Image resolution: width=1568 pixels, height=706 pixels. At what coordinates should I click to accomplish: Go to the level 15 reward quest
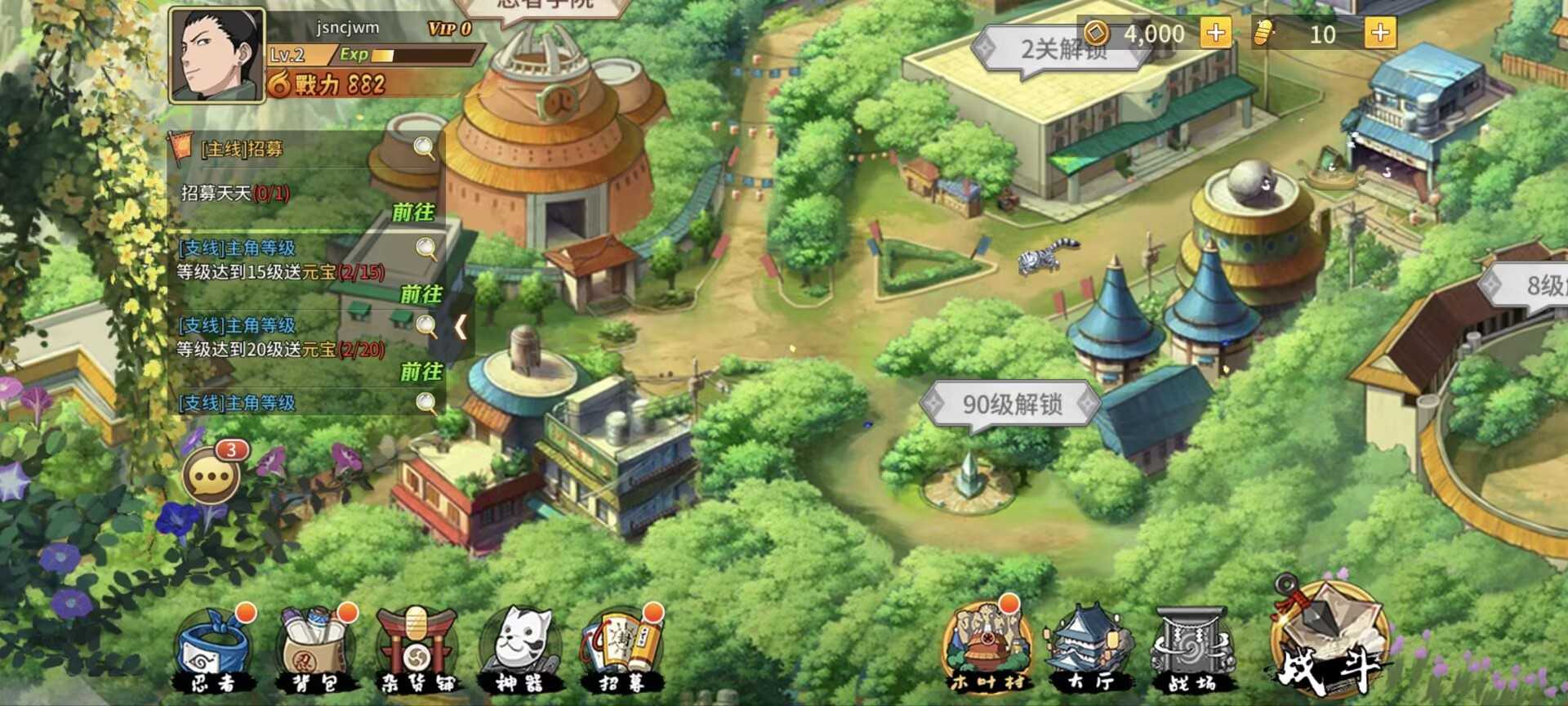tap(421, 293)
